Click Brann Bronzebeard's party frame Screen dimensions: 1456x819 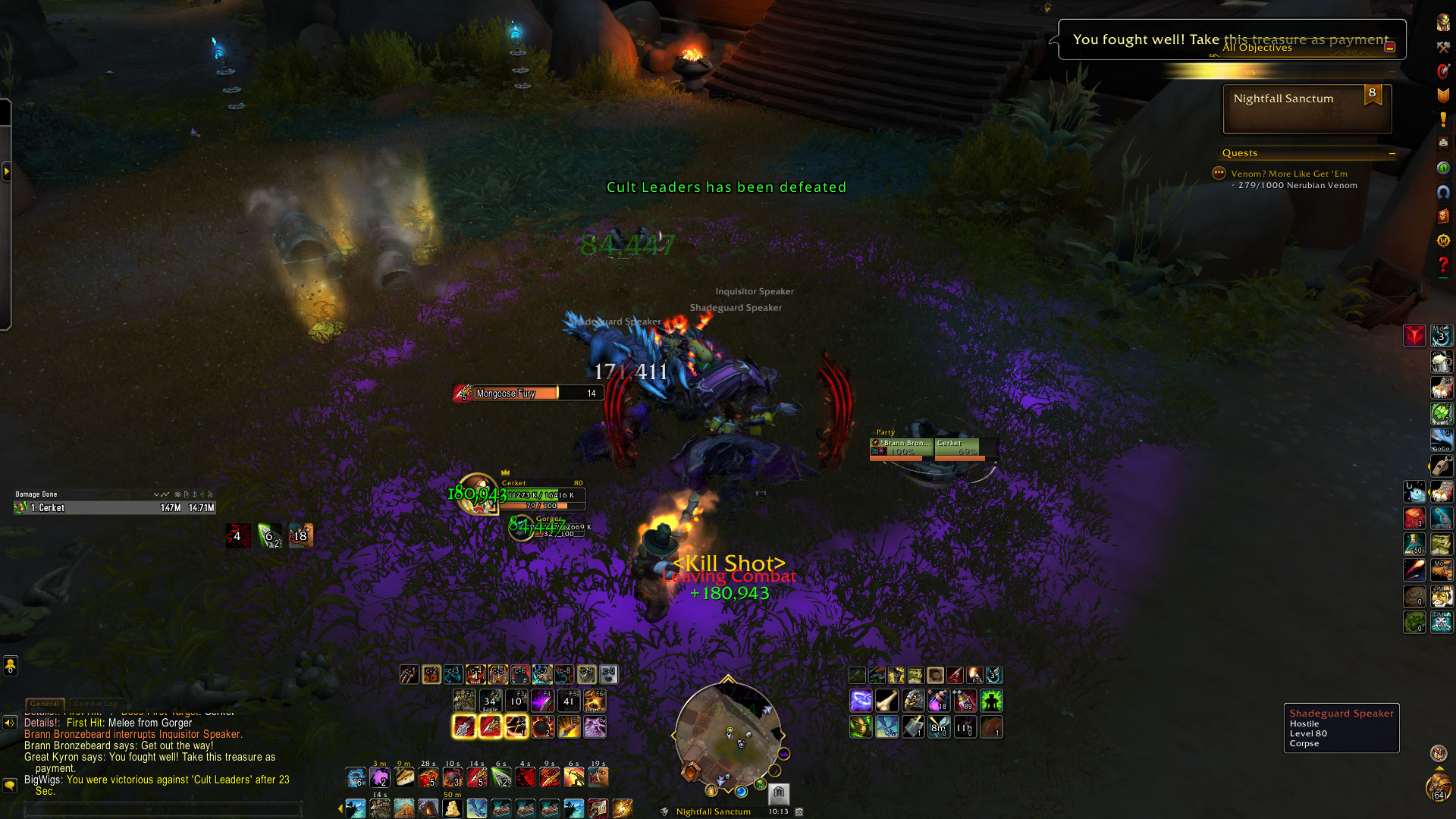coord(902,447)
